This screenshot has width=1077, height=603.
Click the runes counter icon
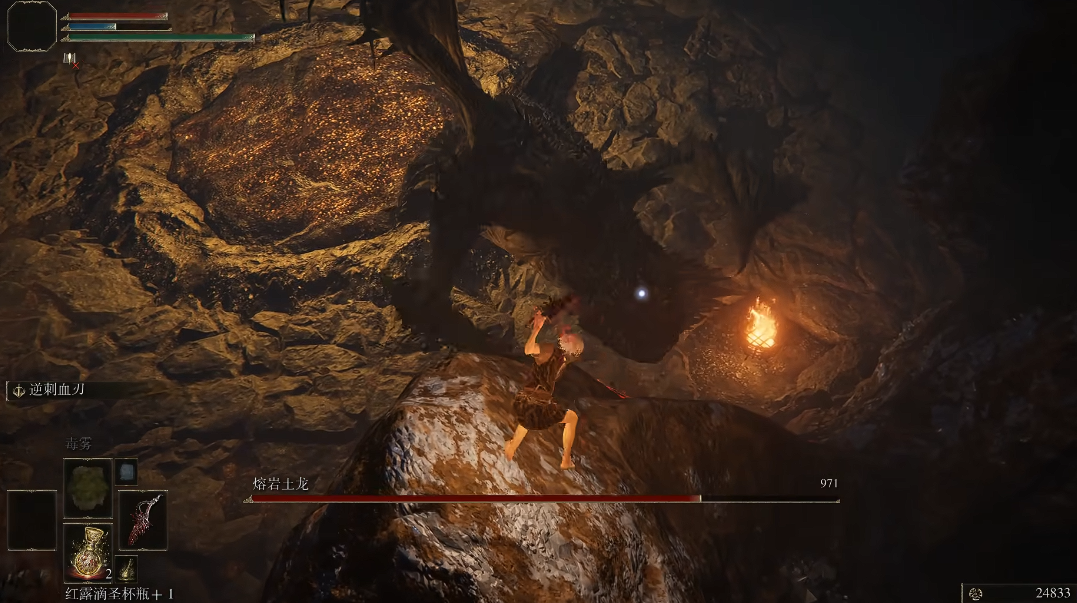pyautogui.click(x=975, y=593)
